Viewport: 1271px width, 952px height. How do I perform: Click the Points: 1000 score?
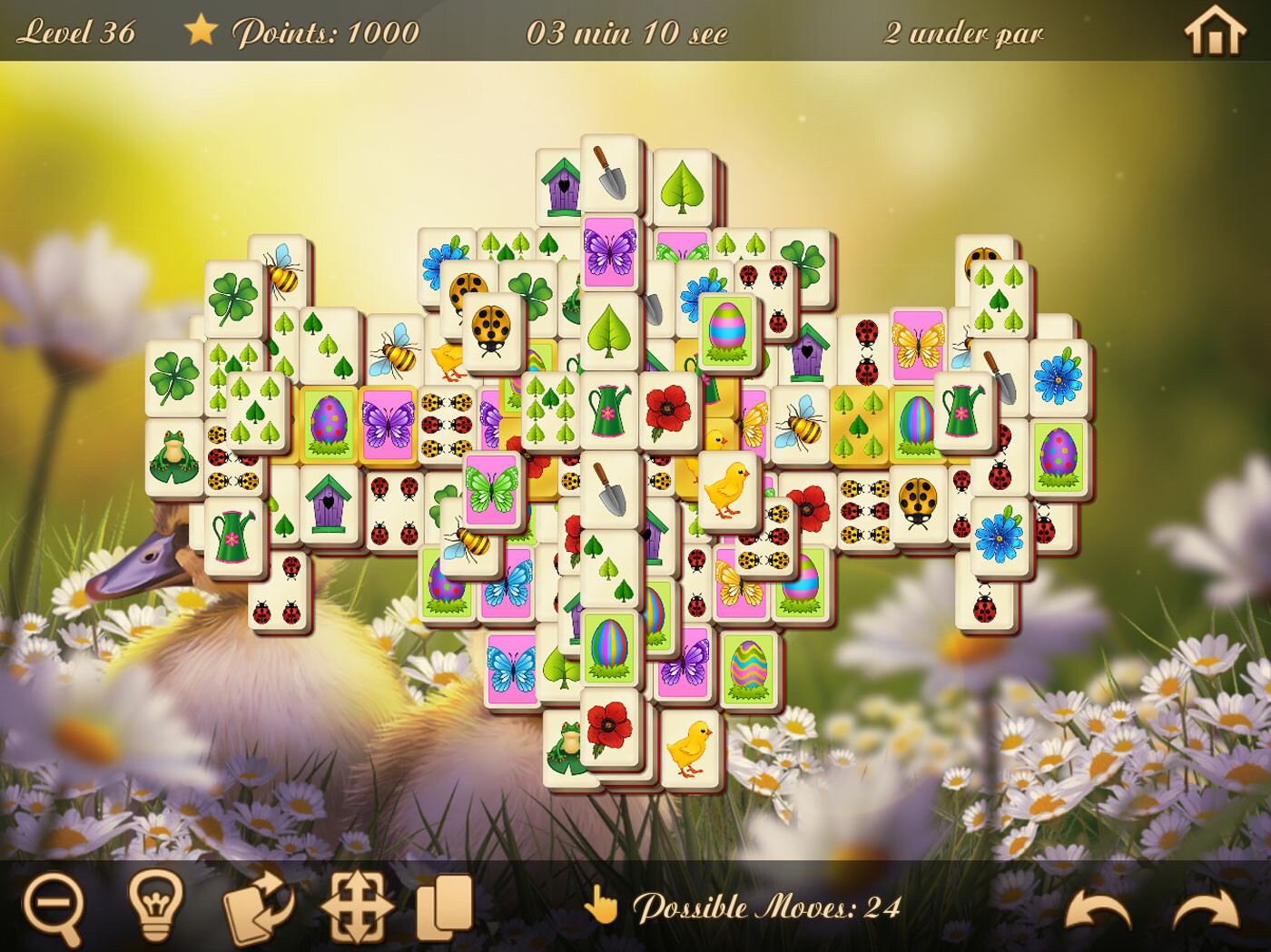pyautogui.click(x=324, y=33)
